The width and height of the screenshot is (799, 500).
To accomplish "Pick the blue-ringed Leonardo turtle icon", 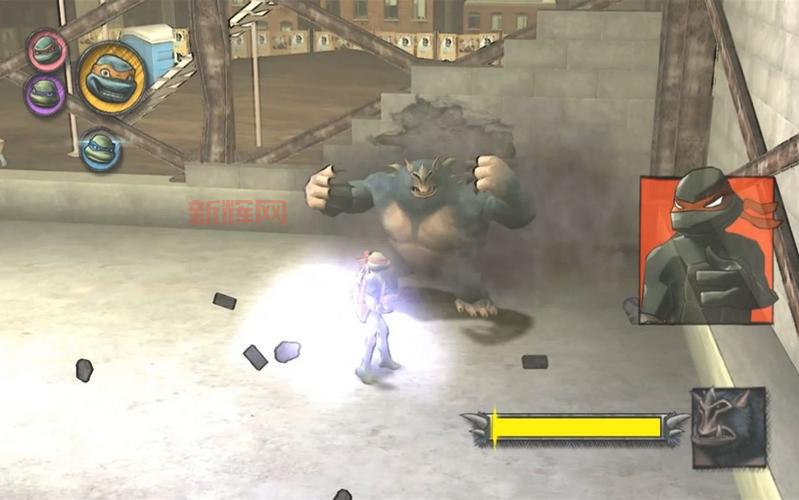I will pos(100,149).
